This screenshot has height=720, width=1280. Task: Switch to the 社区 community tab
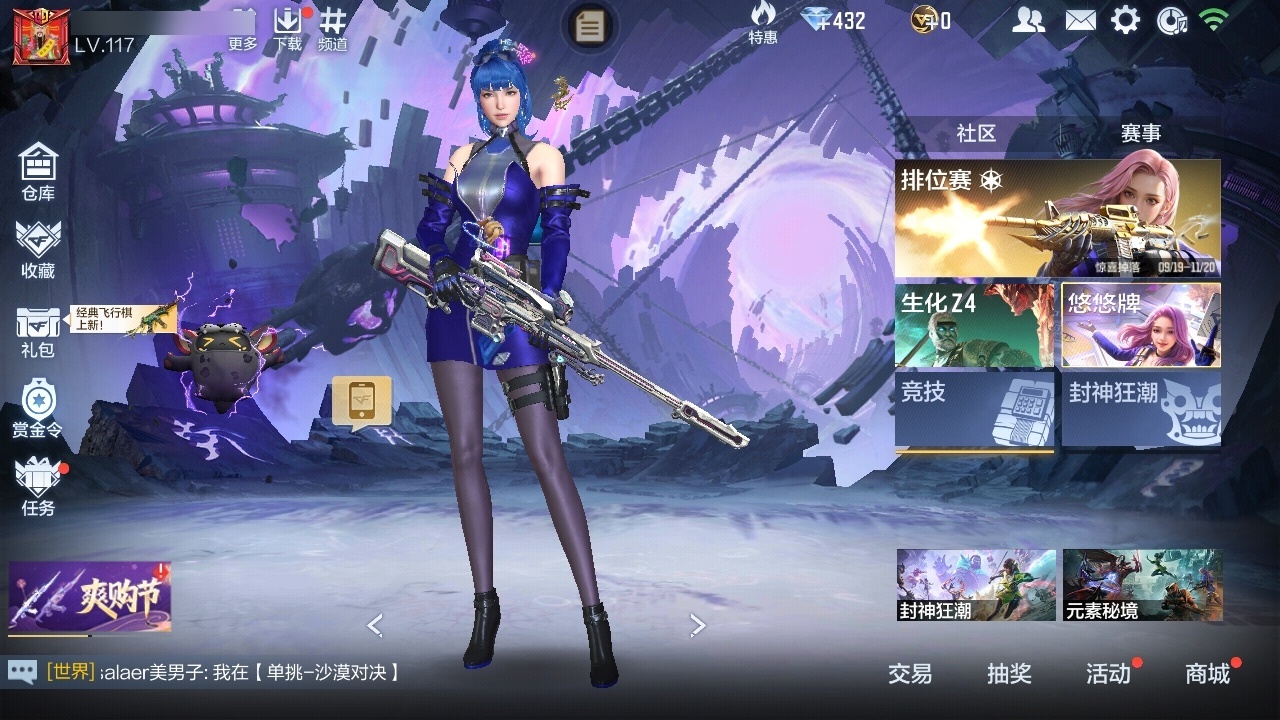click(x=976, y=133)
